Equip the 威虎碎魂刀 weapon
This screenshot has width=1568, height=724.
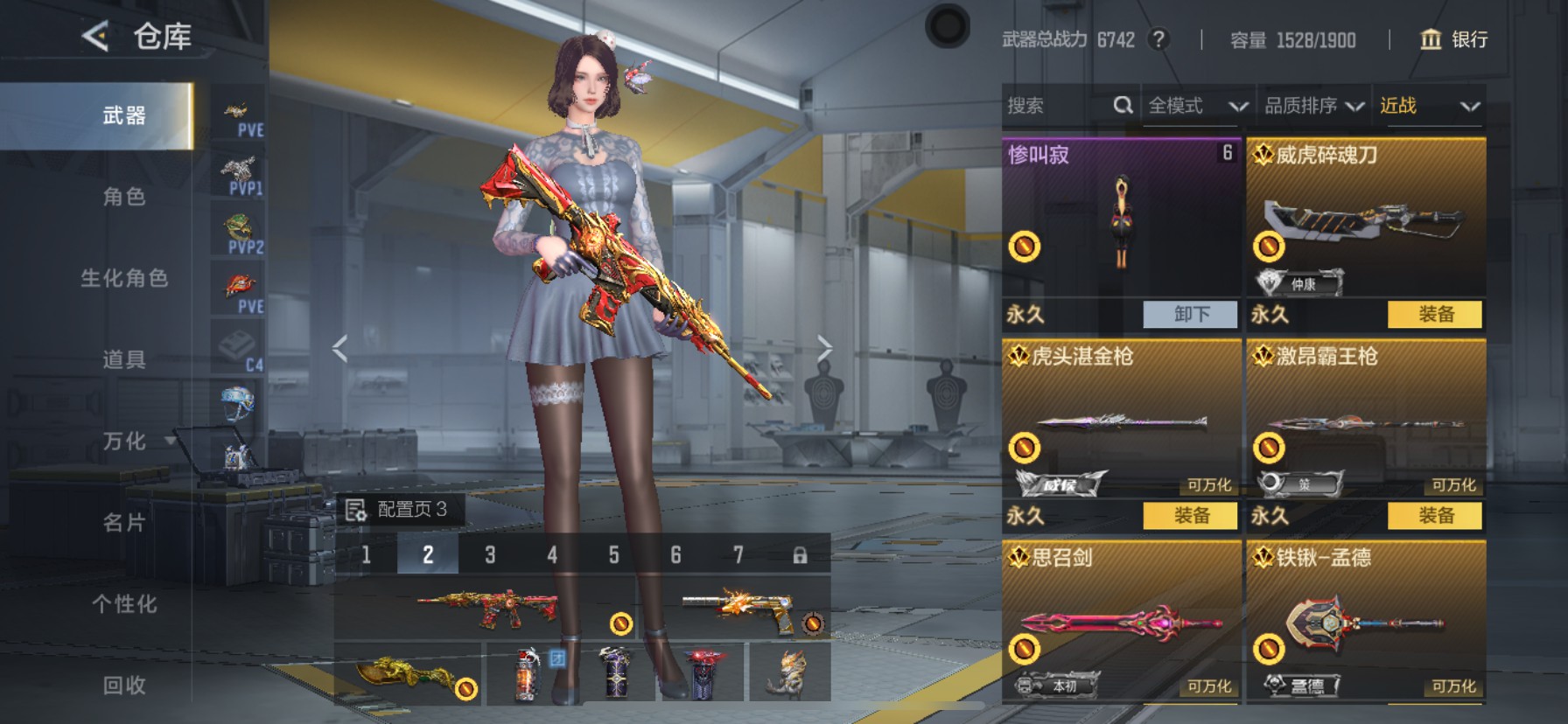1435,315
